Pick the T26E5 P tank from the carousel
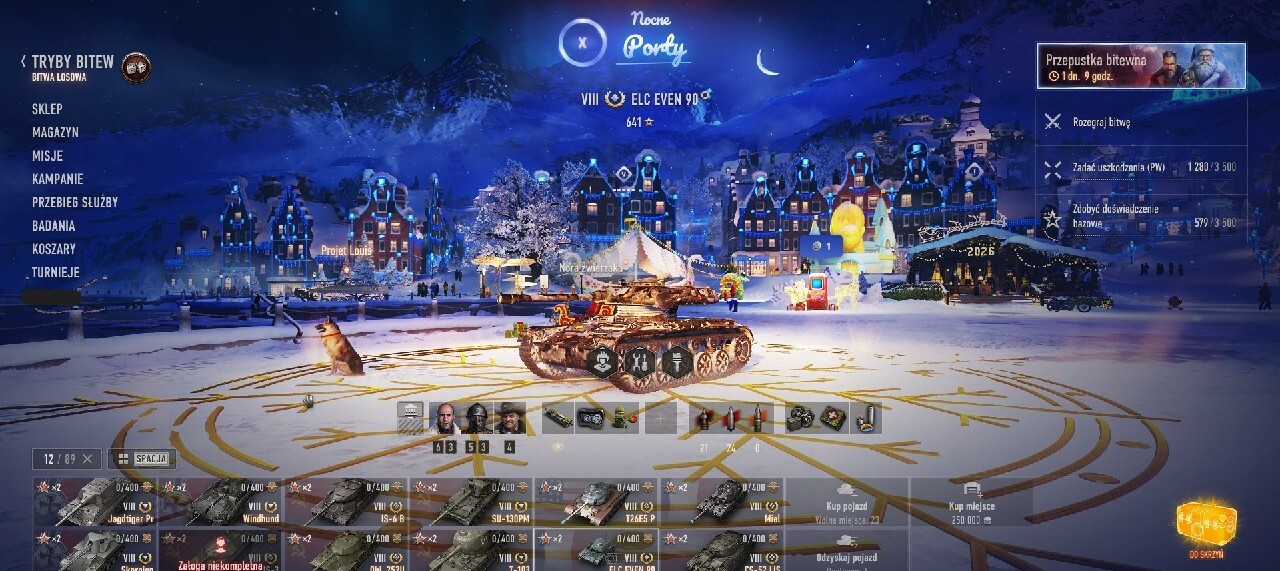 [x=596, y=502]
